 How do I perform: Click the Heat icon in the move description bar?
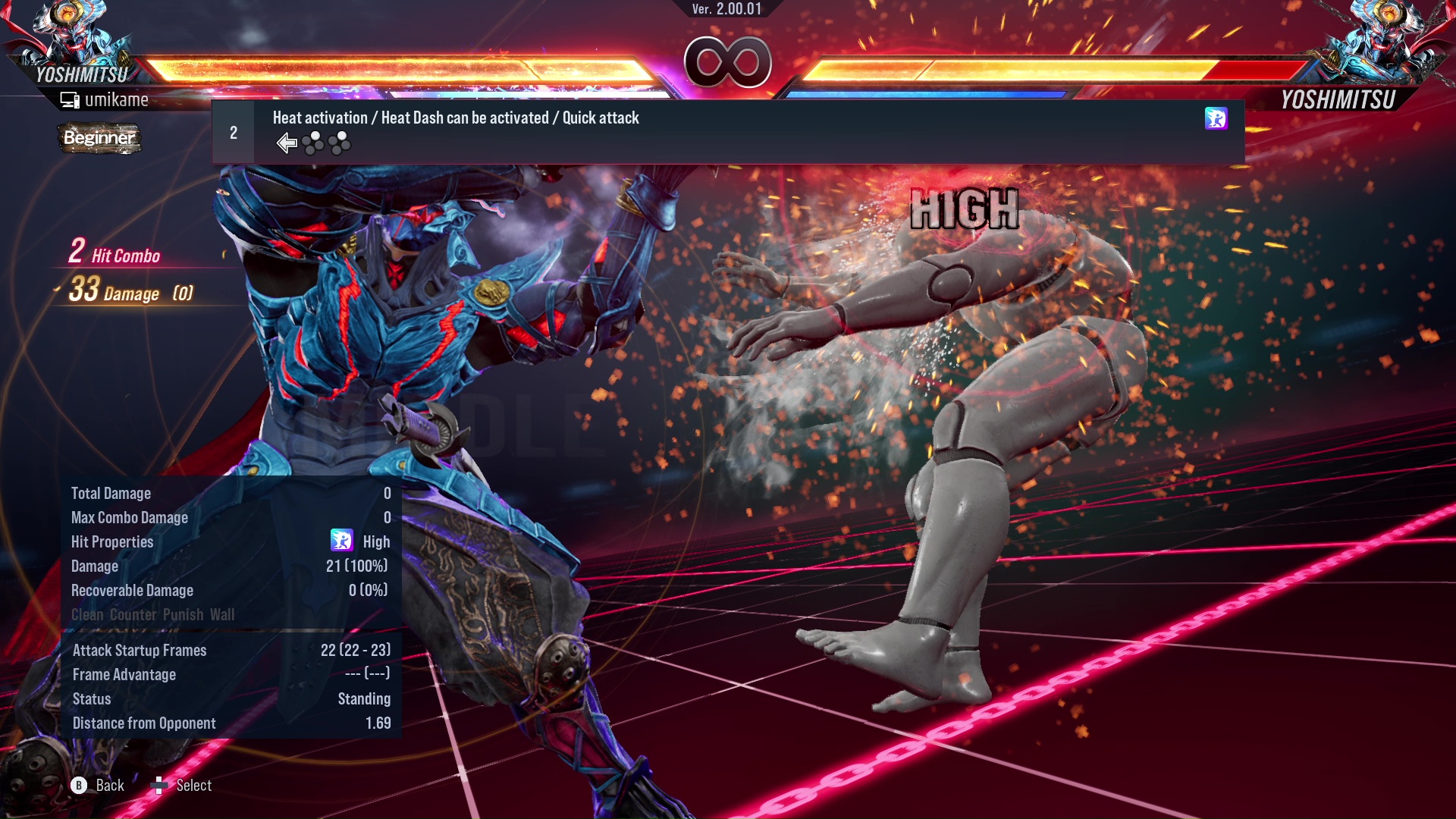[x=1216, y=120]
